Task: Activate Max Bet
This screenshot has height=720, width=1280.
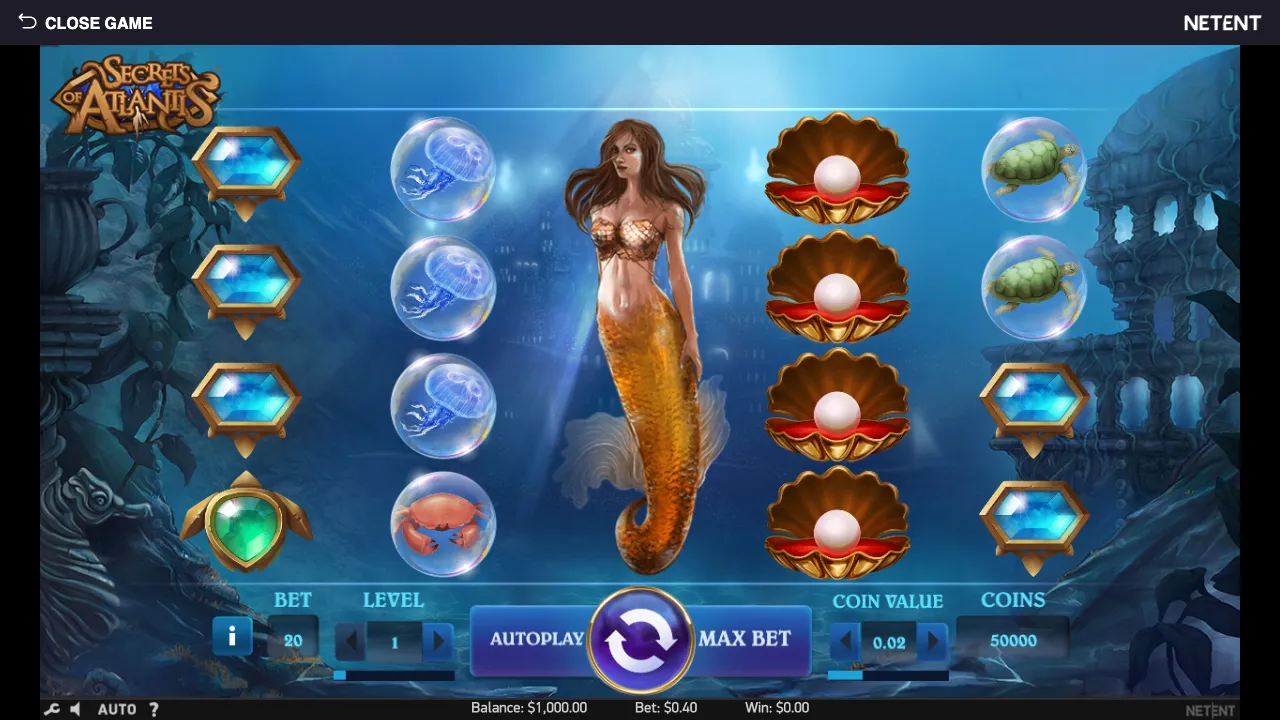Action: coord(746,640)
